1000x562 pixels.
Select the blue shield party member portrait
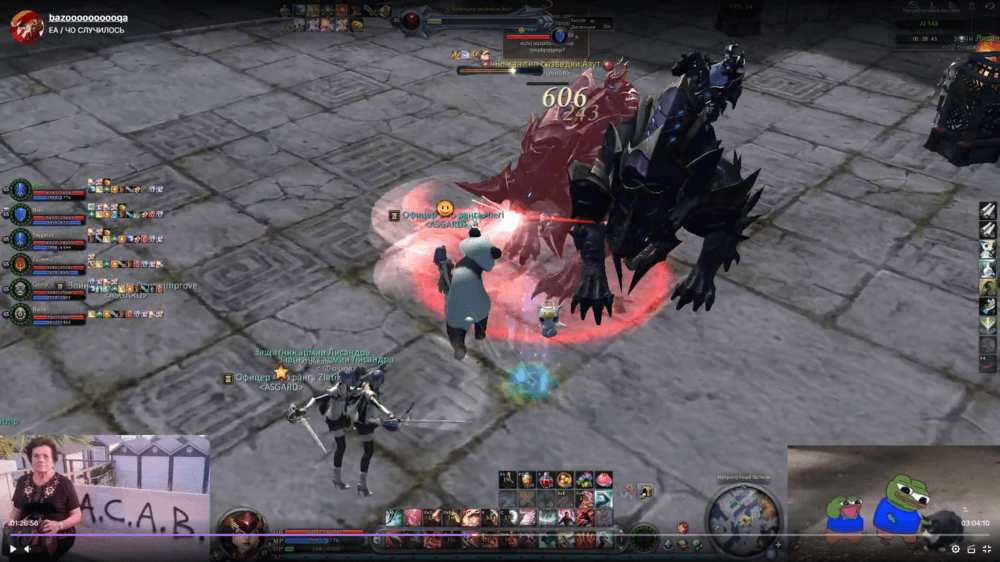20,214
